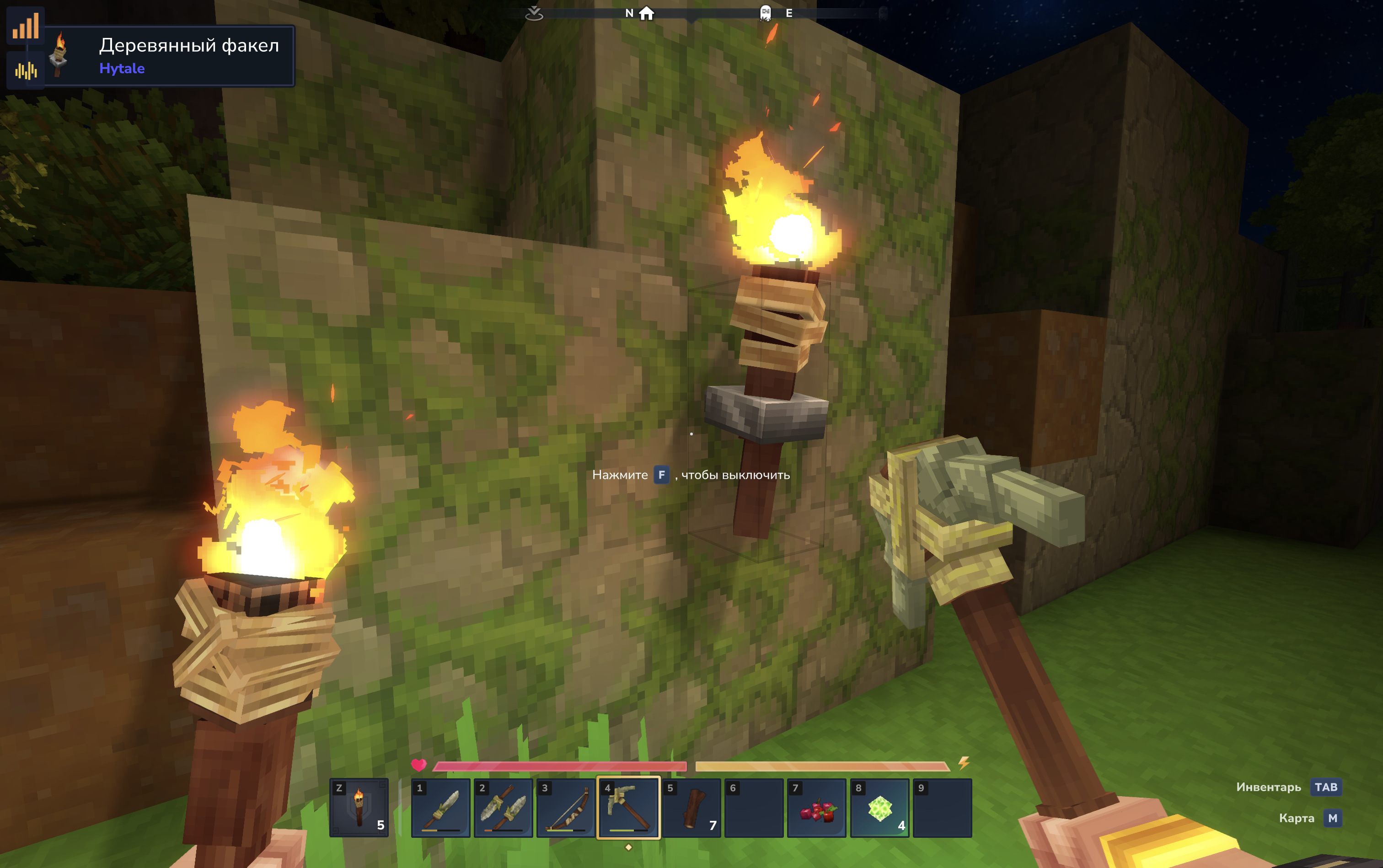Equip the wooden bow in slot 3

tap(565, 808)
